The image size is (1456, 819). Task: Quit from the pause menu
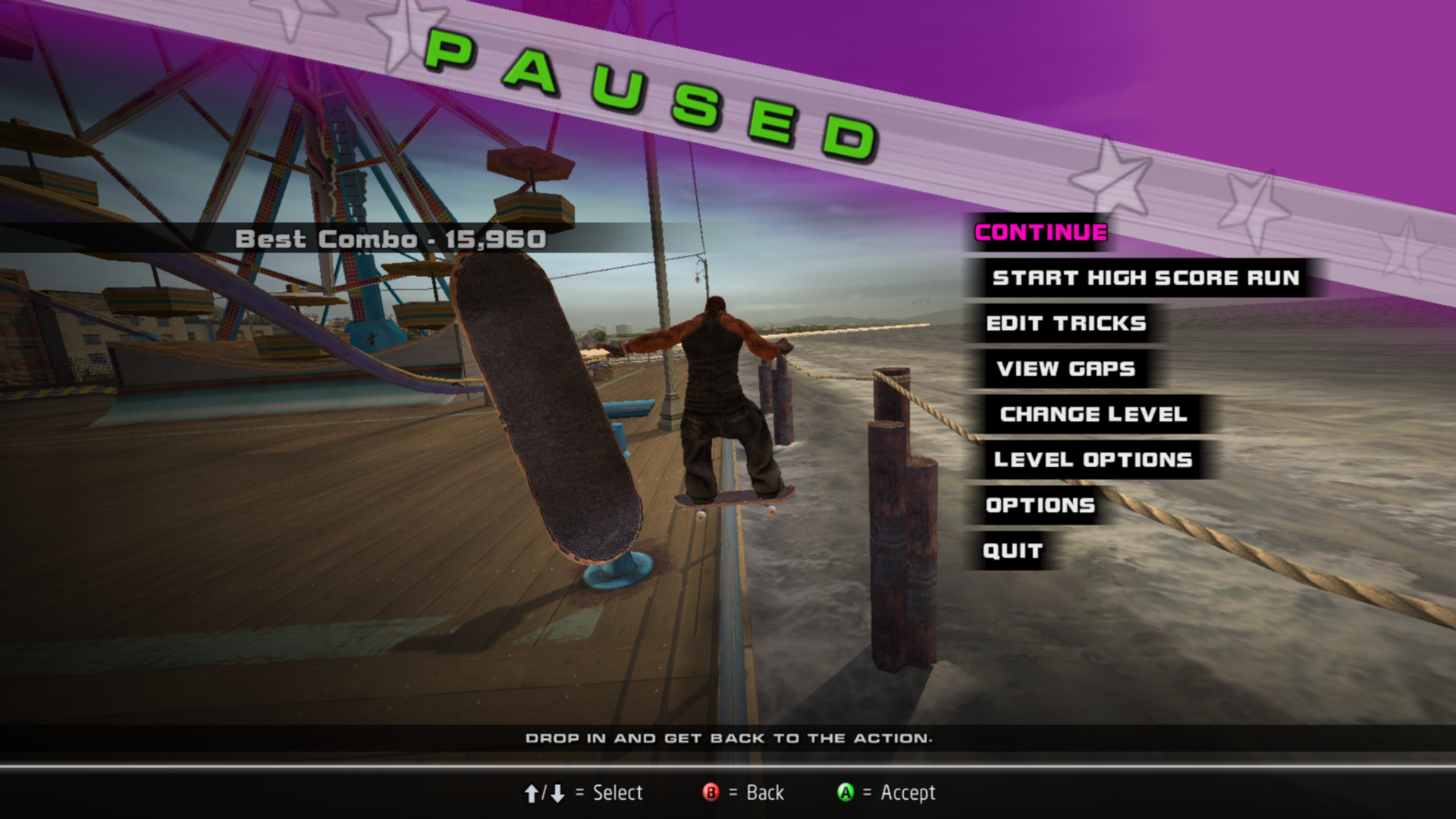[1012, 551]
